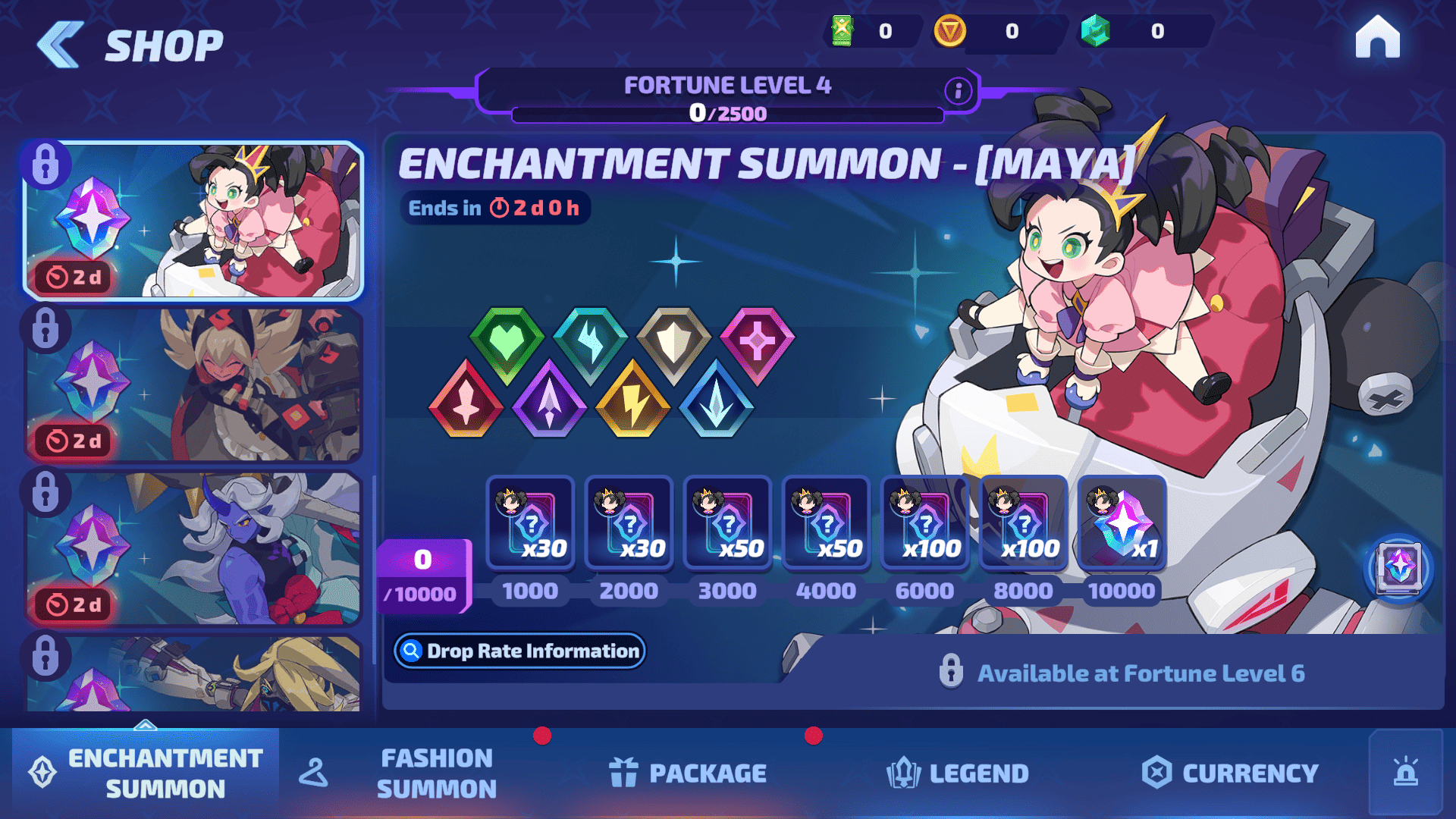The image size is (1456, 819).
Task: Go back using the Shop arrow
Action: click(x=61, y=44)
